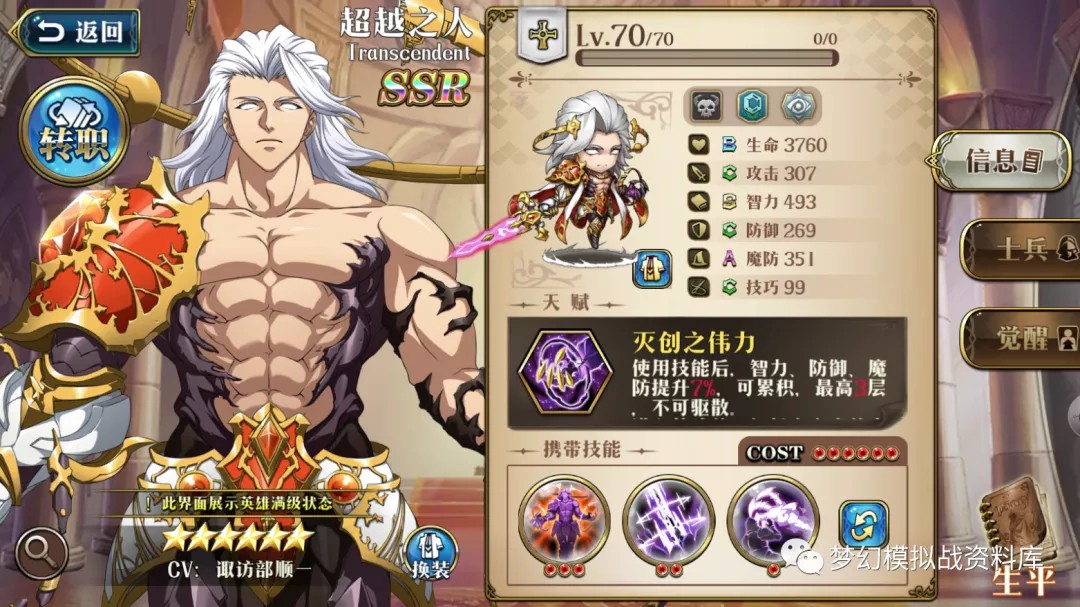The width and height of the screenshot is (1080, 607).
Task: Switch to the 士兵 soldiers tab
Action: pos(1020,248)
